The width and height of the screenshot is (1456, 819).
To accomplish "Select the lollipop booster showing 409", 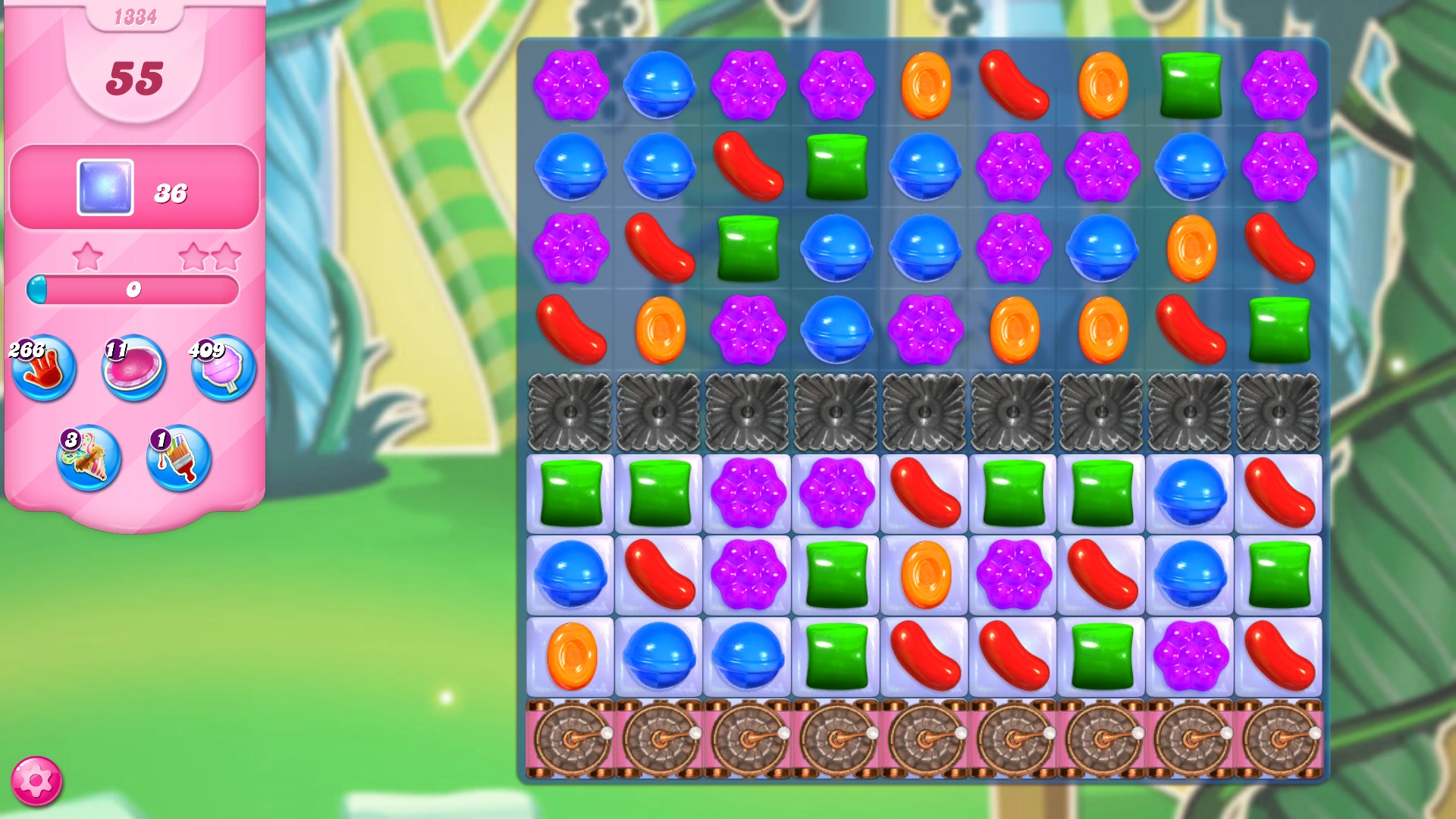I will tap(222, 371).
